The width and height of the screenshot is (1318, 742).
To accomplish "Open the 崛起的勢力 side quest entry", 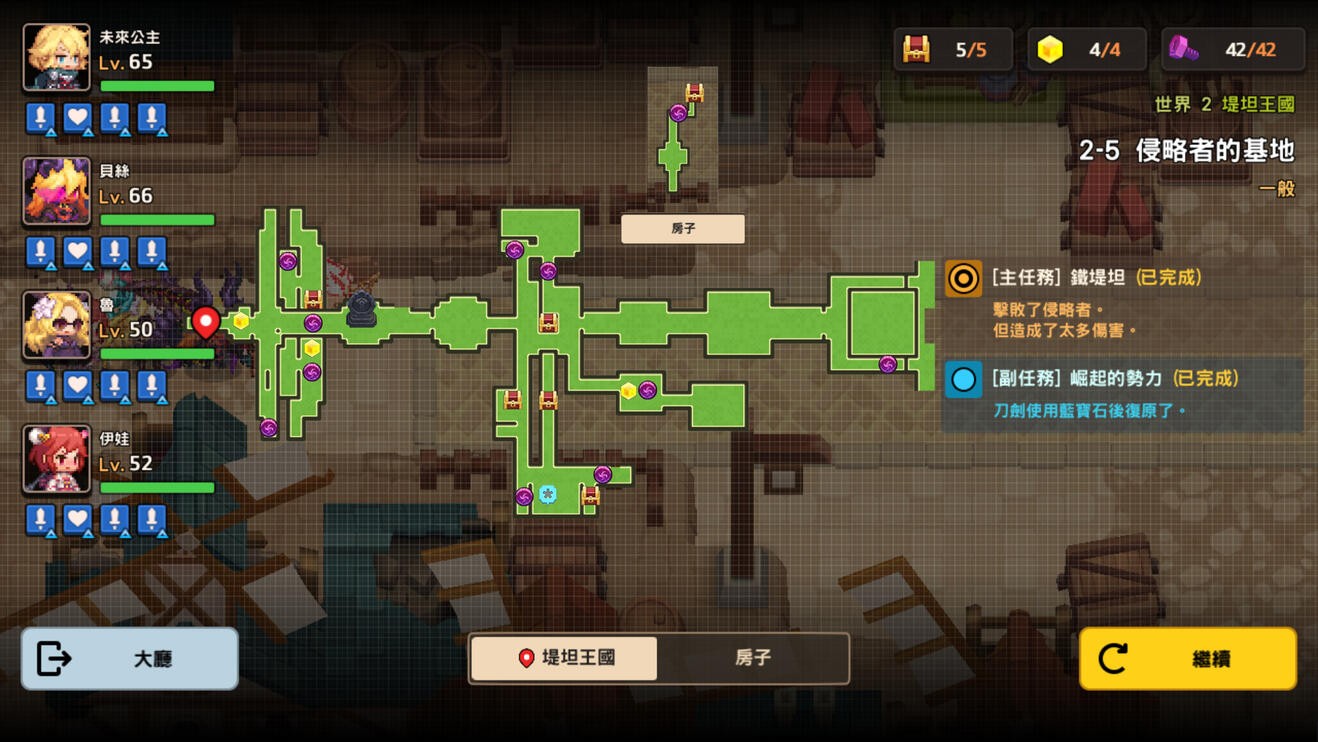I will (1120, 394).
